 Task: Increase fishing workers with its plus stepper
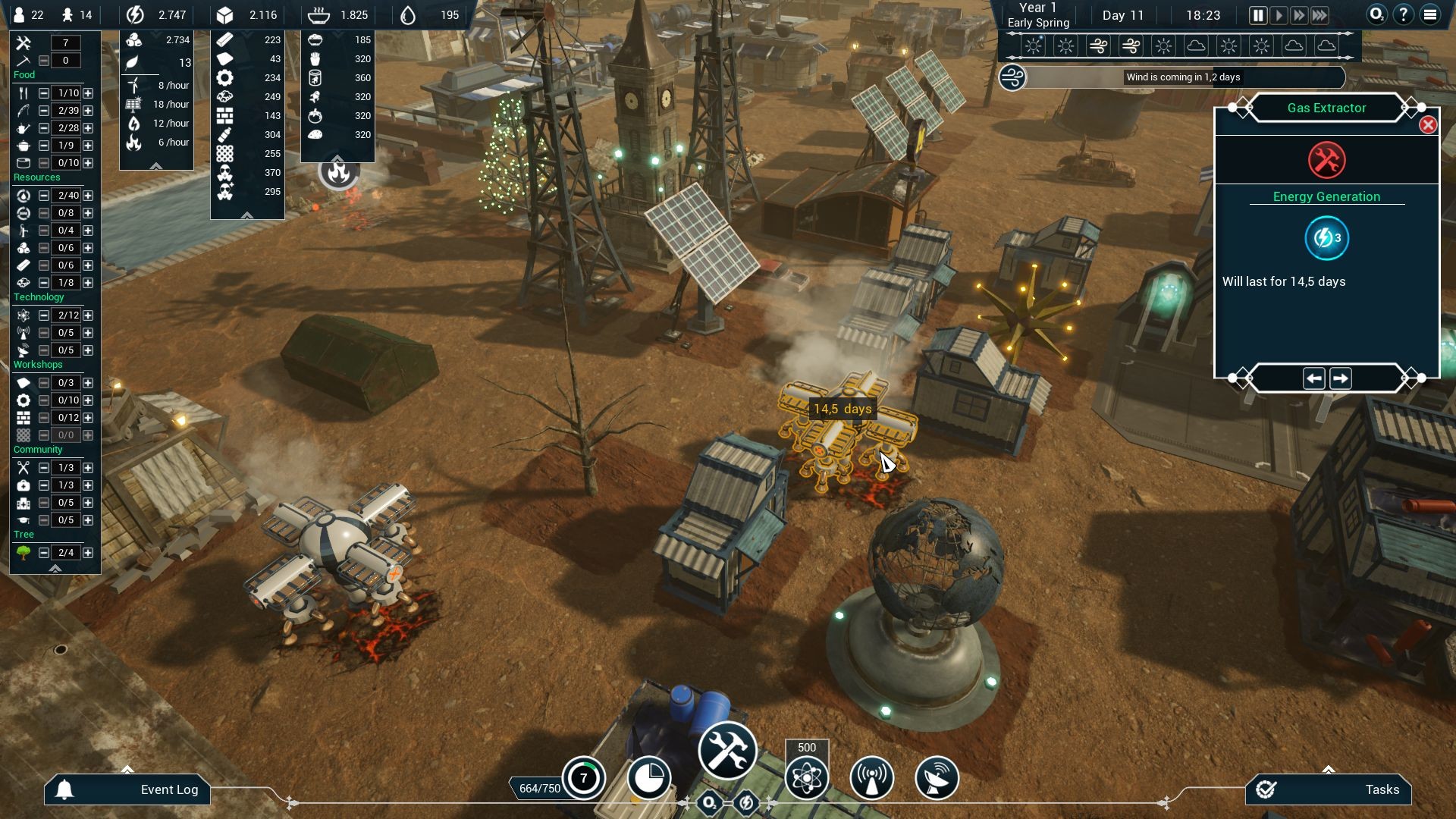(x=89, y=109)
